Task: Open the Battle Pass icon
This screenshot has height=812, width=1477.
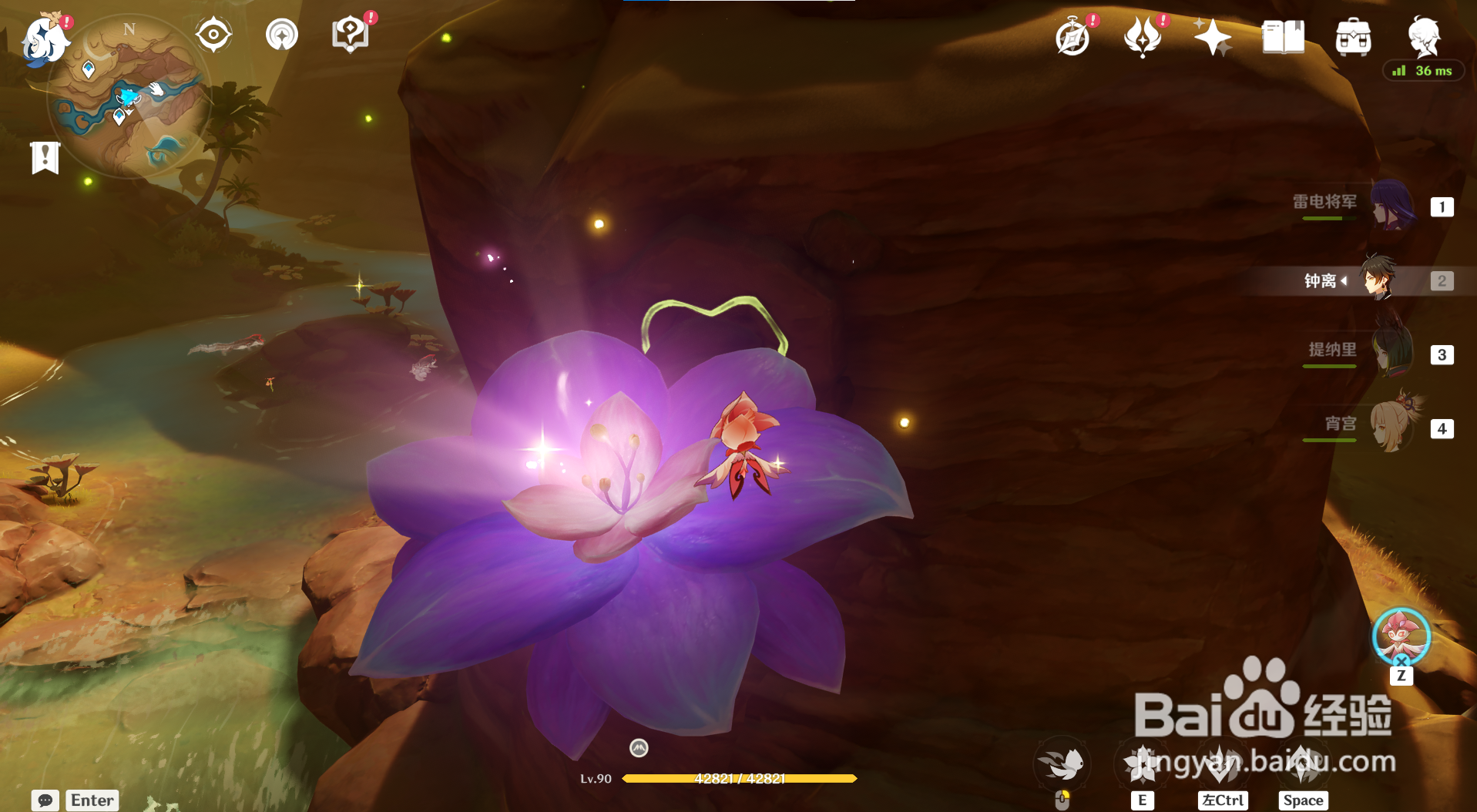Action: (1143, 37)
